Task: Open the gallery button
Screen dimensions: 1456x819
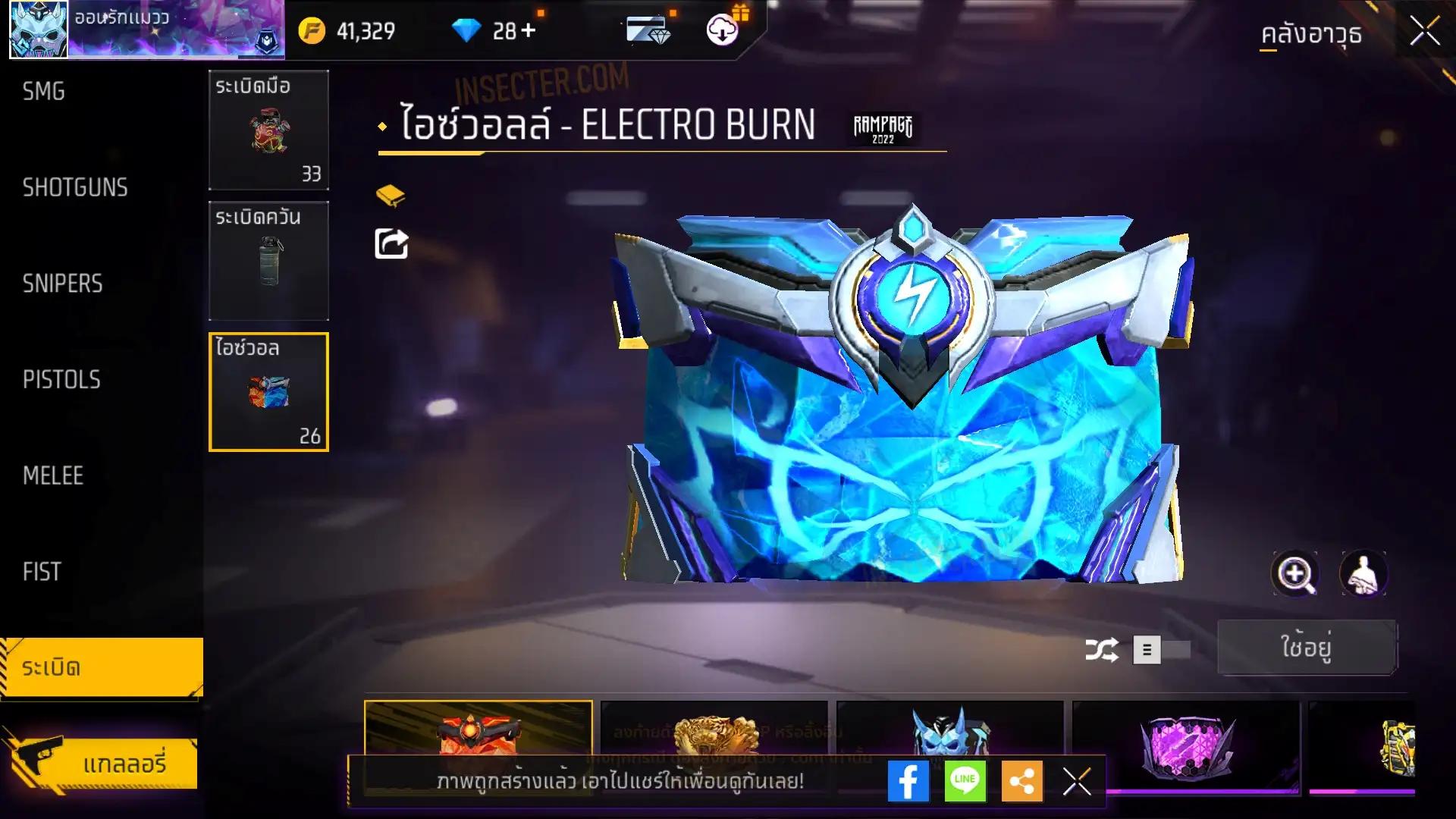Action: [102, 763]
